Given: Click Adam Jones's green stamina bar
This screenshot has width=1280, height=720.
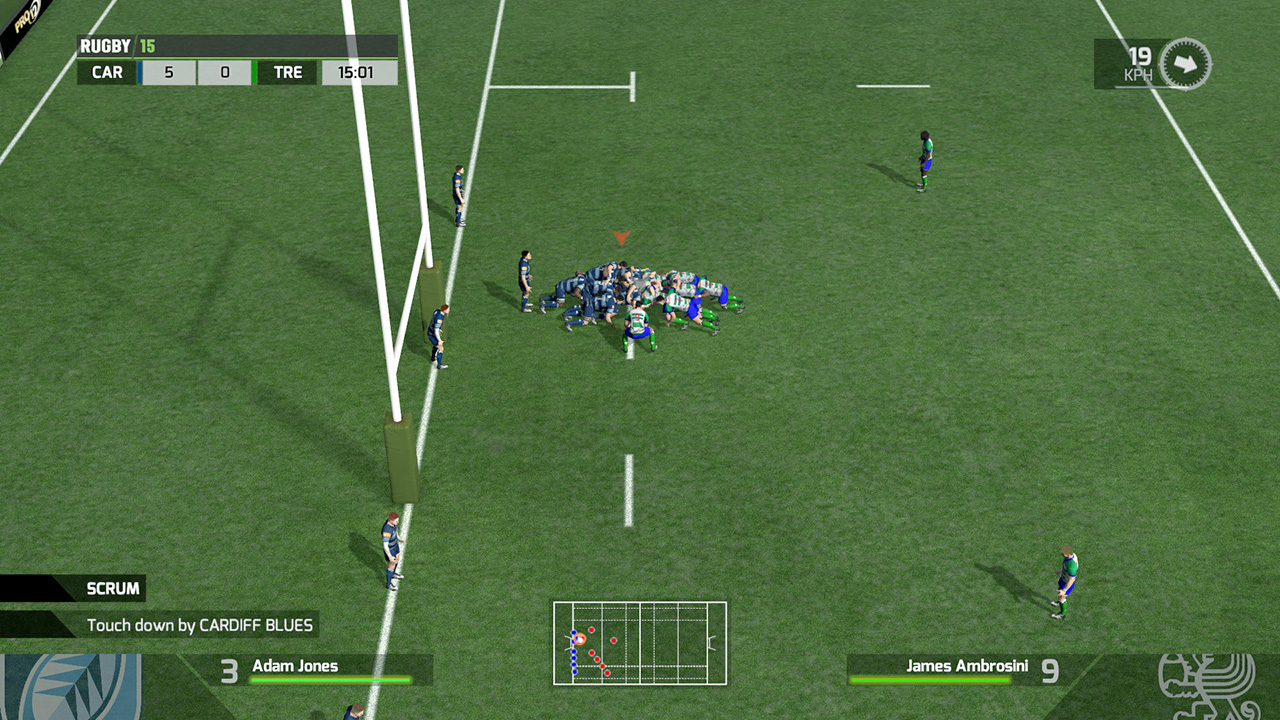Looking at the screenshot, I should coord(330,679).
